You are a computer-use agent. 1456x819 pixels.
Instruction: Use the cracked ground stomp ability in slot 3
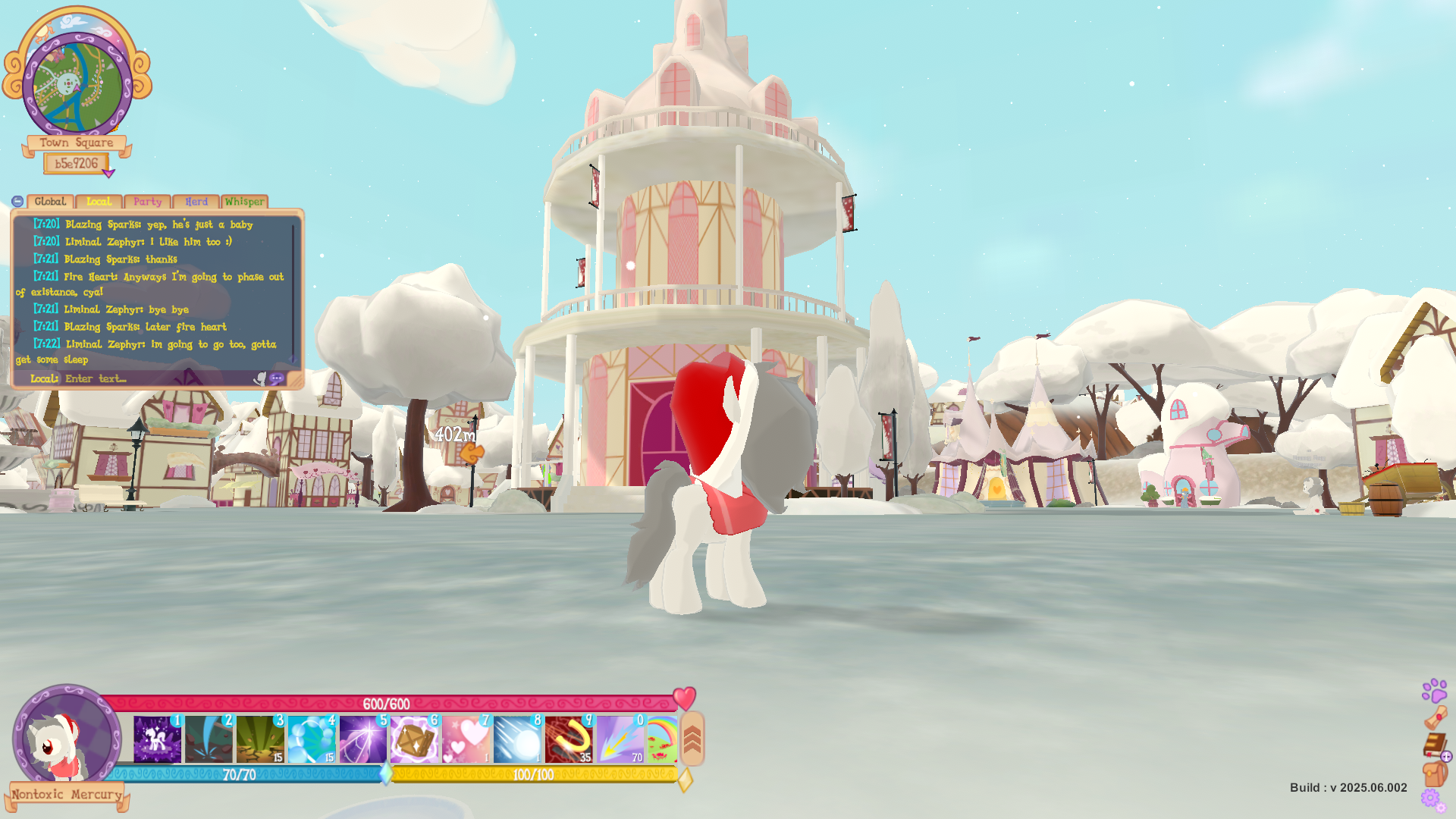click(x=260, y=739)
